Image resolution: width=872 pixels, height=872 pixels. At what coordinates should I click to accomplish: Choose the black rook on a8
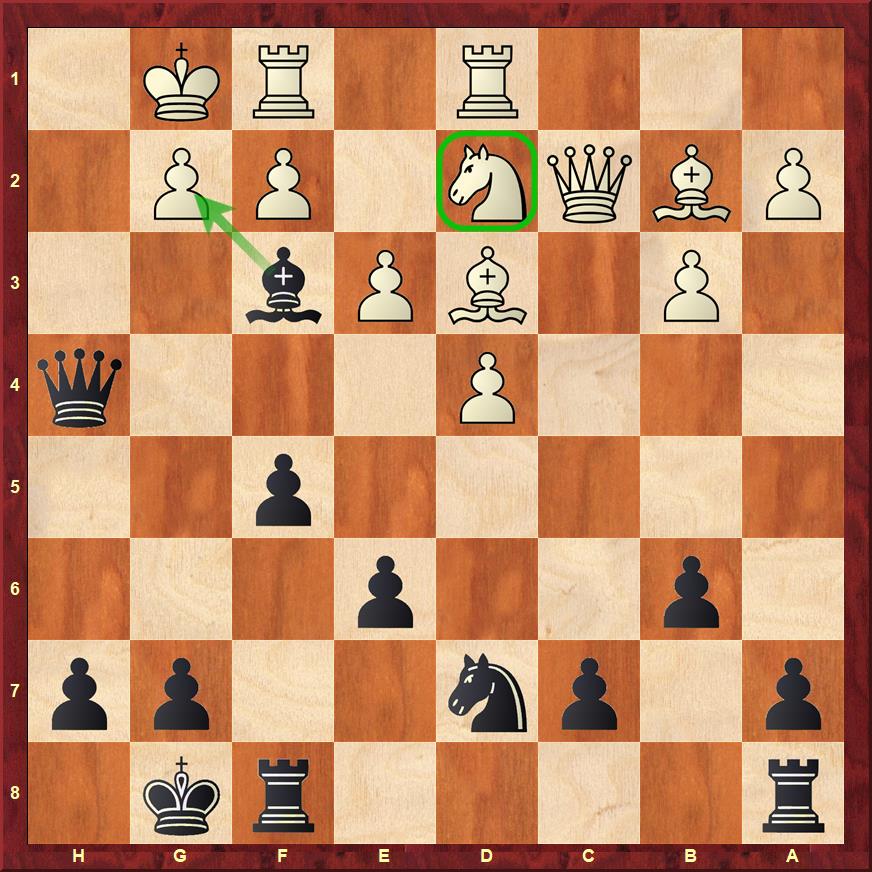pyautogui.click(x=793, y=795)
